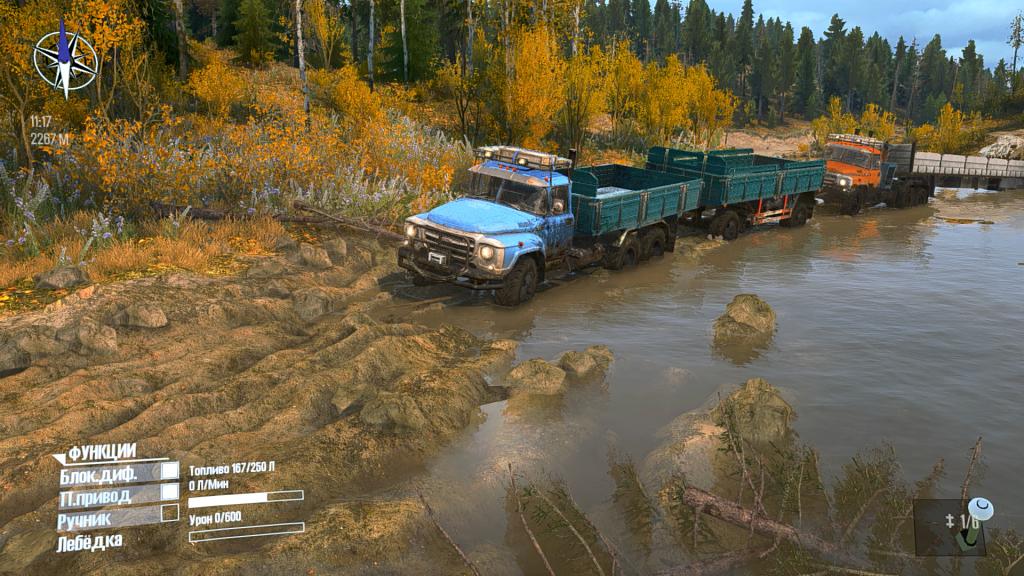Select the Лебёдка winch function
Screen dimensions: 1024x576
click(91, 541)
